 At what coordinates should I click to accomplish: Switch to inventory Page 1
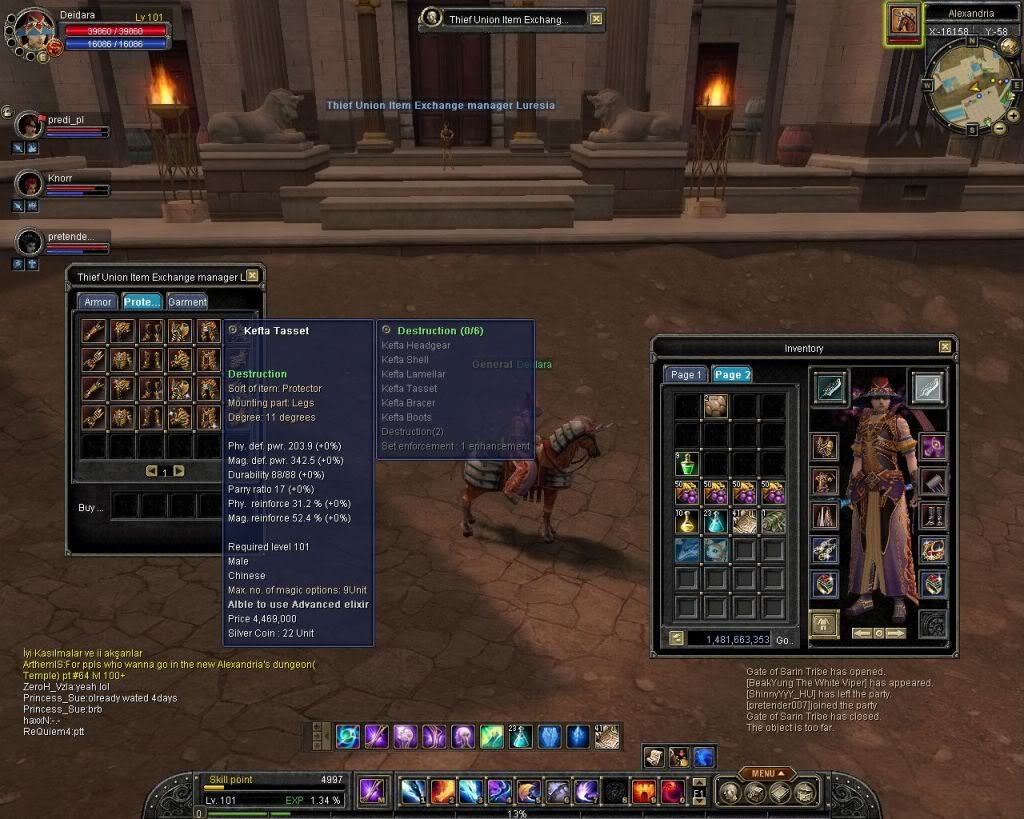tap(686, 374)
